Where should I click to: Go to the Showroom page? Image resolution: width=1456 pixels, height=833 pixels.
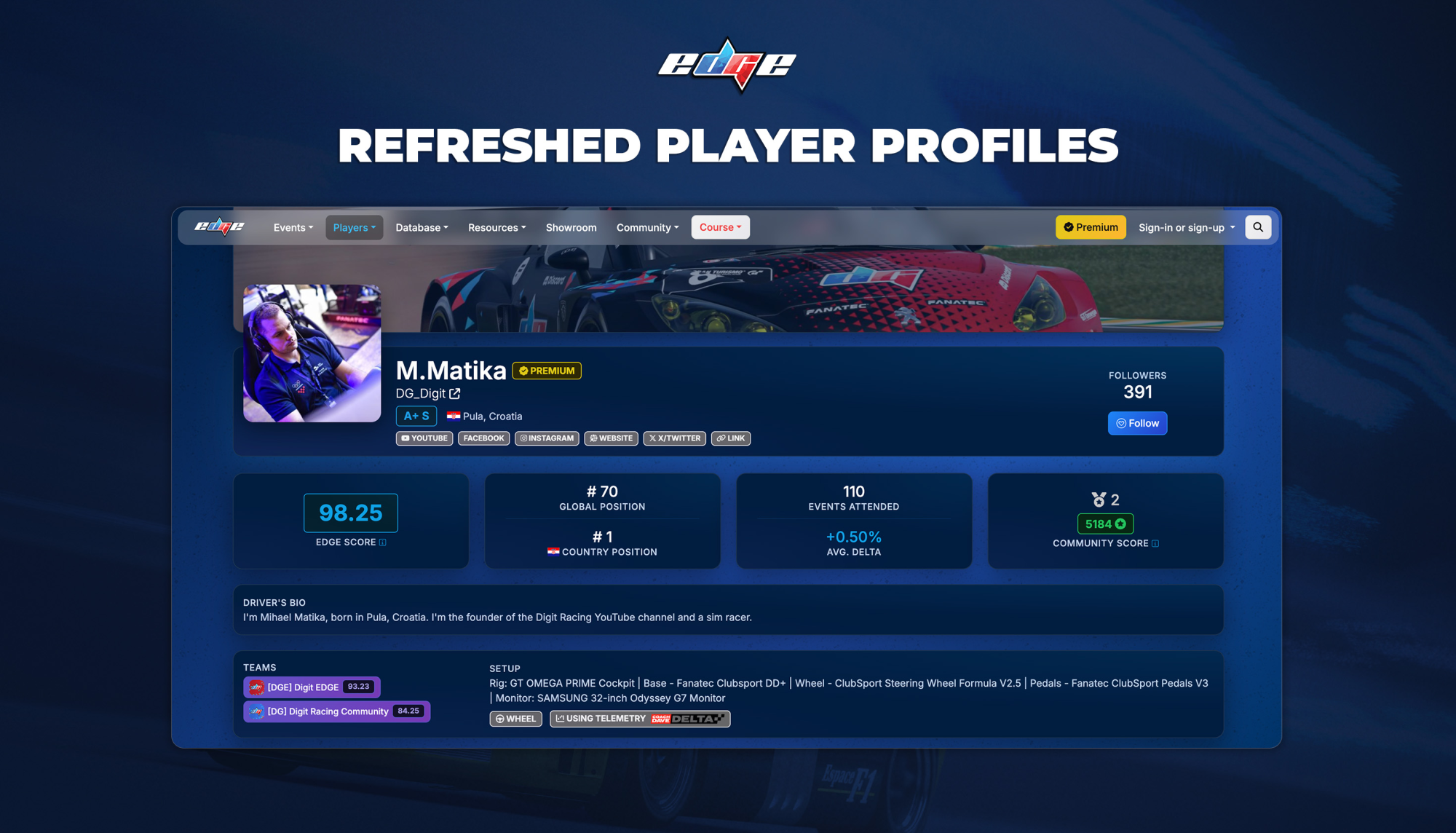click(x=571, y=228)
